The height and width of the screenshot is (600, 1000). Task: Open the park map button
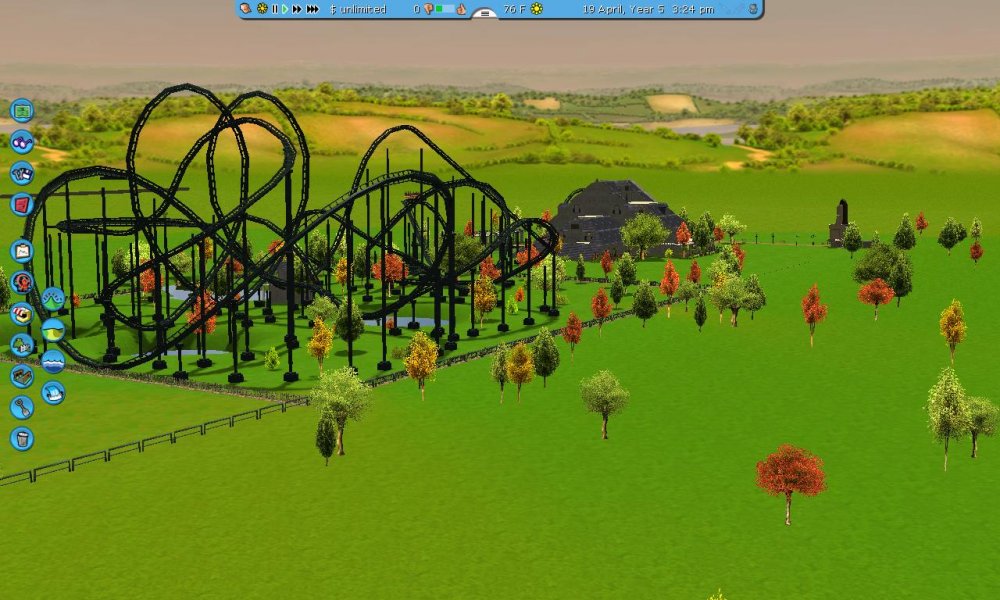22,110
